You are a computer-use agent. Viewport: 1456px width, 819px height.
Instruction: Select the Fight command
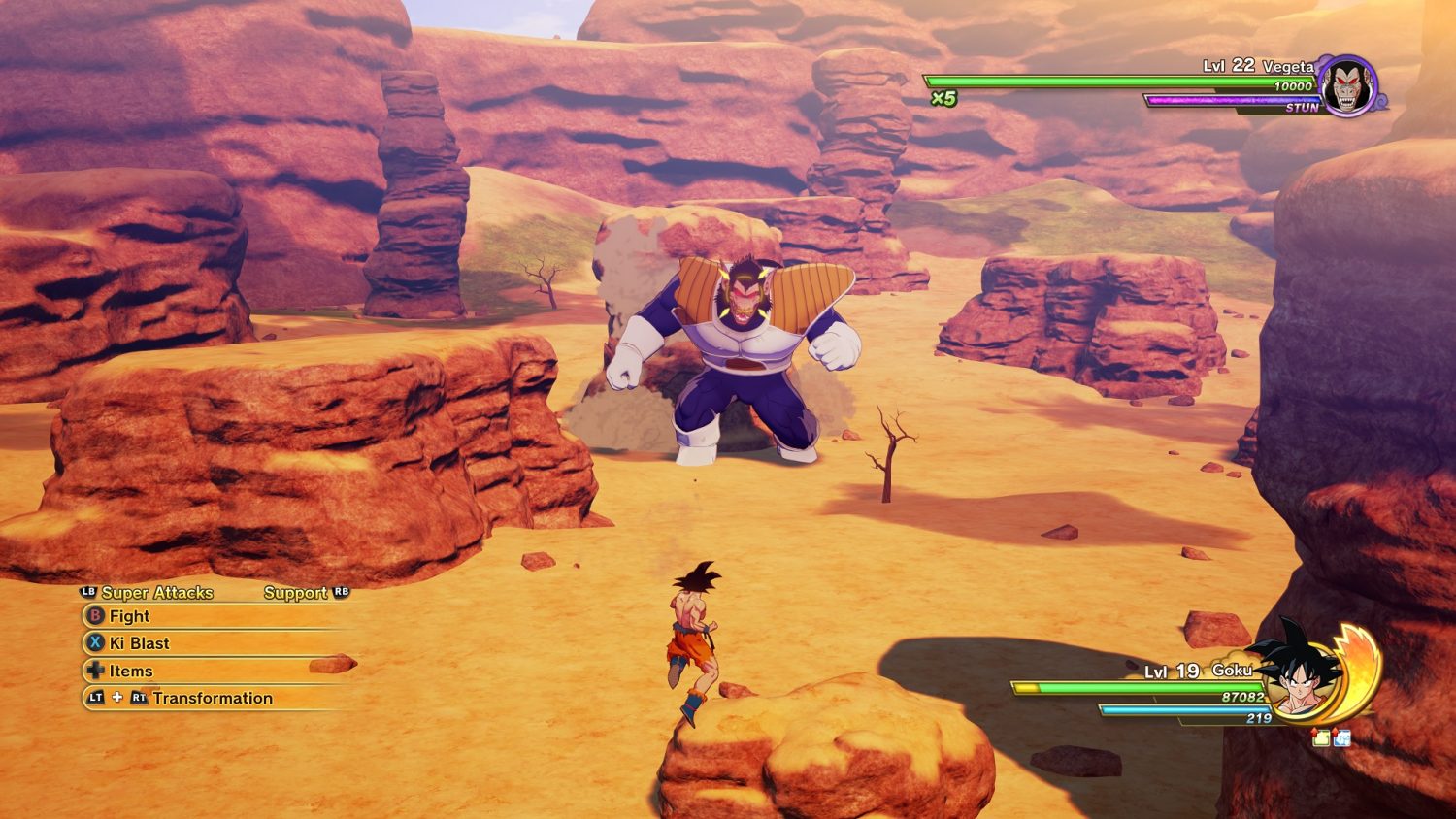pos(129,616)
